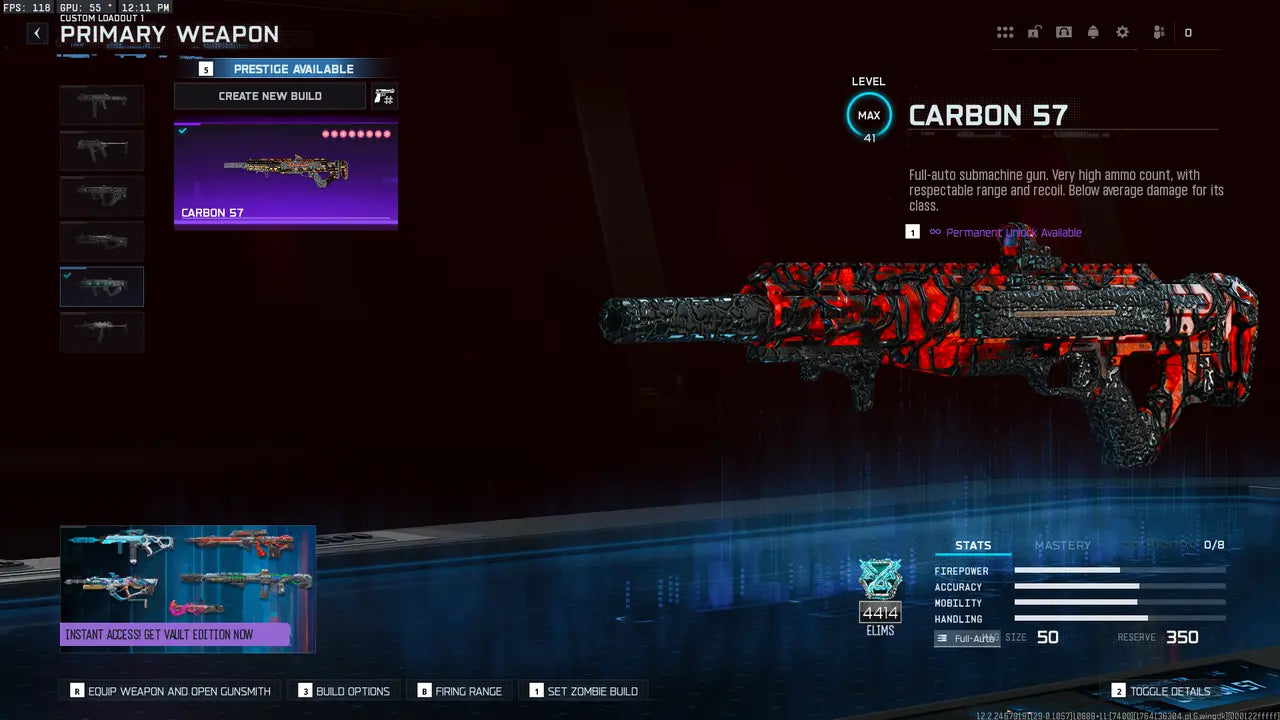The height and width of the screenshot is (720, 1280).
Task: Select the purple Carbon 57 build card
Action: coord(286,175)
